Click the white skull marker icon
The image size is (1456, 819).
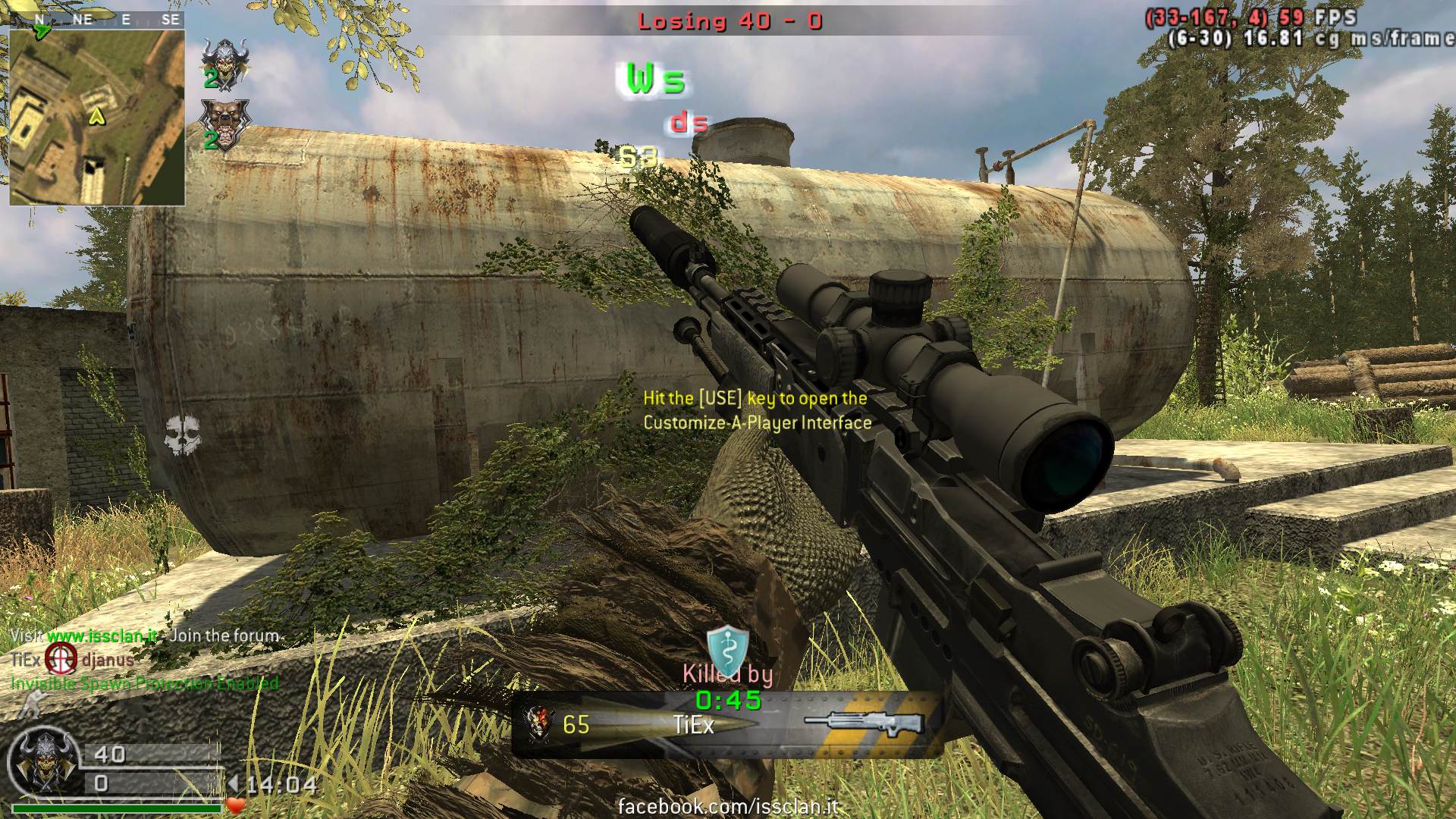184,435
